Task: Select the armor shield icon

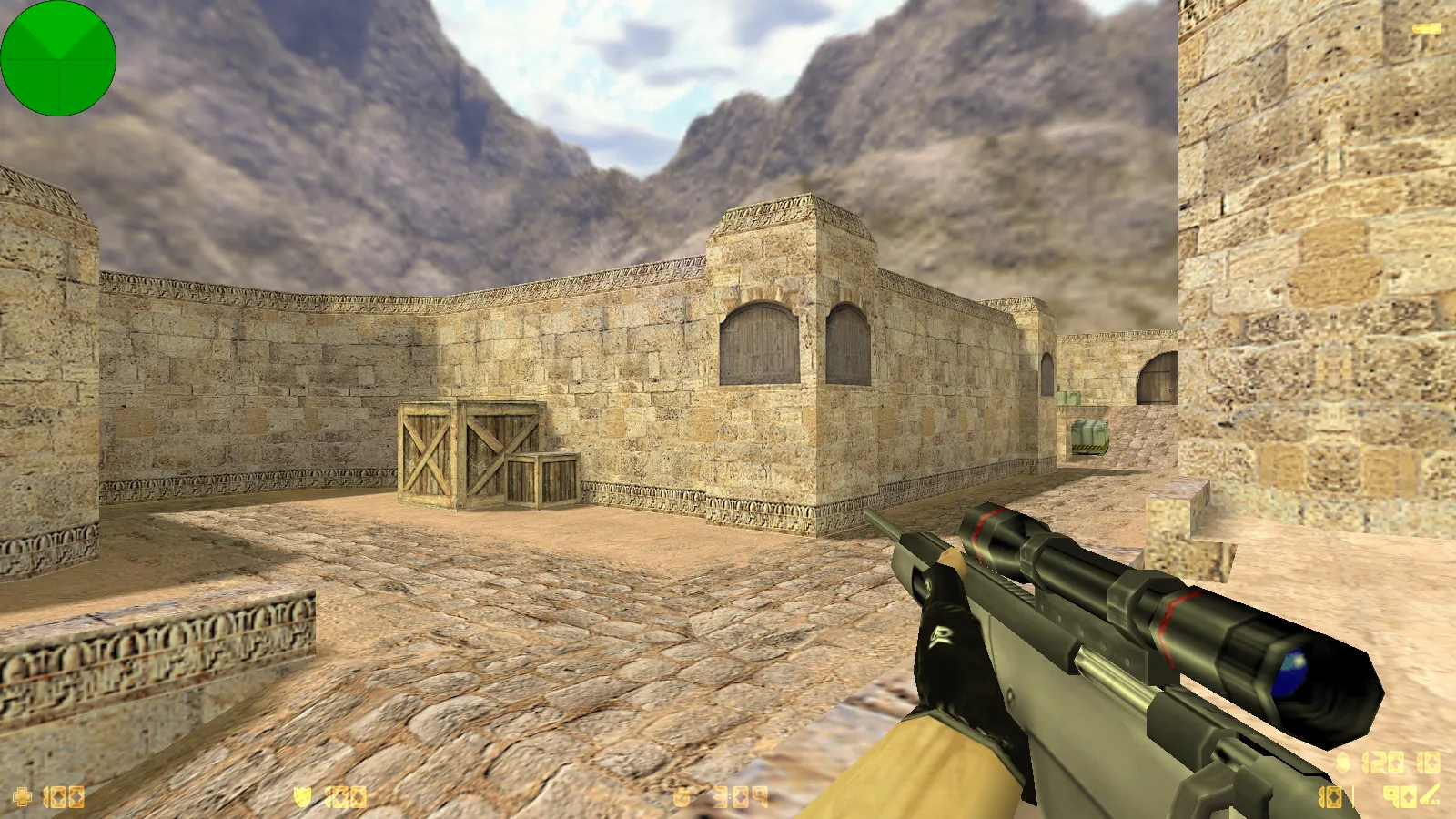Action: tap(303, 798)
